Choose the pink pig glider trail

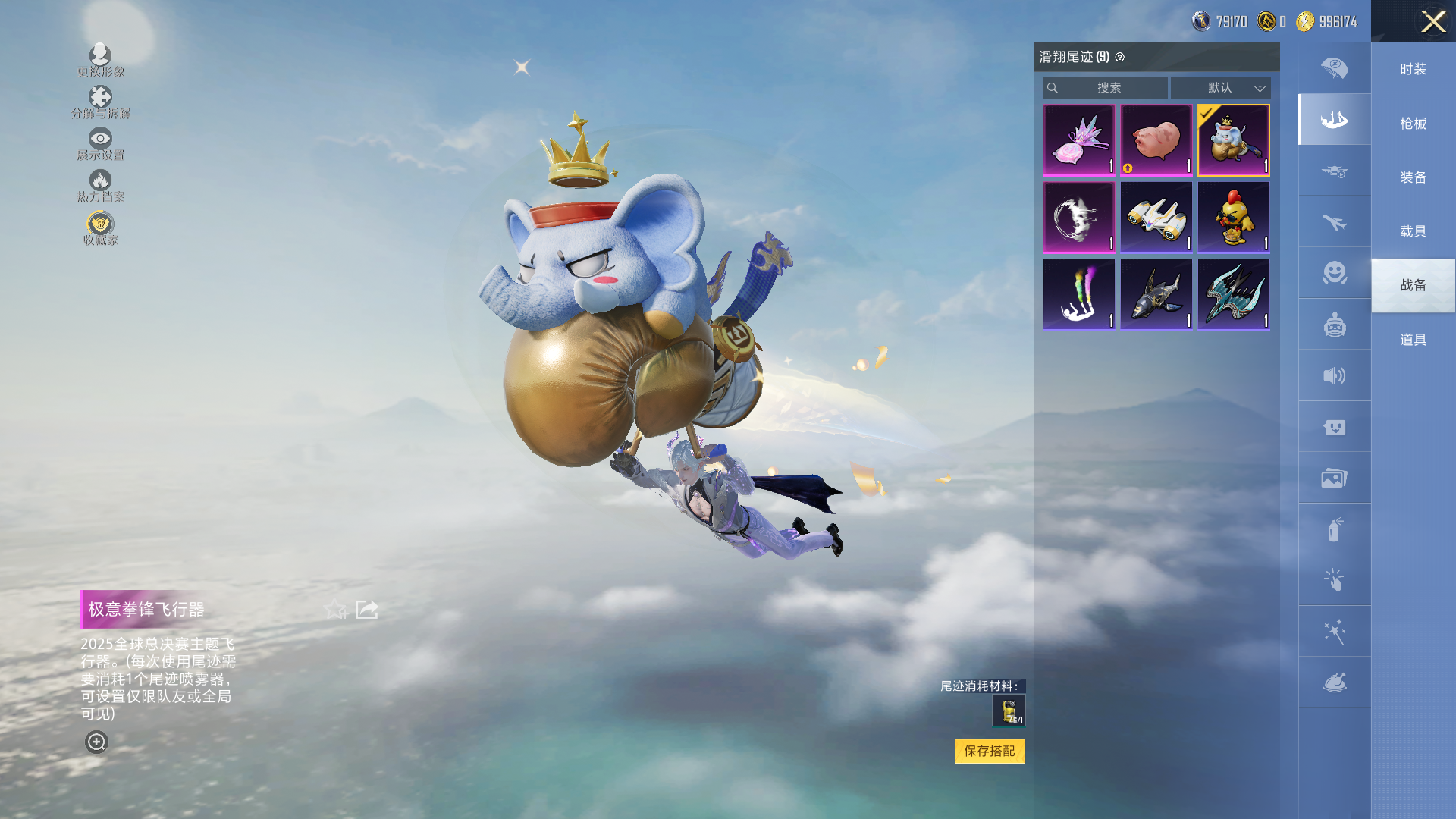1156,140
